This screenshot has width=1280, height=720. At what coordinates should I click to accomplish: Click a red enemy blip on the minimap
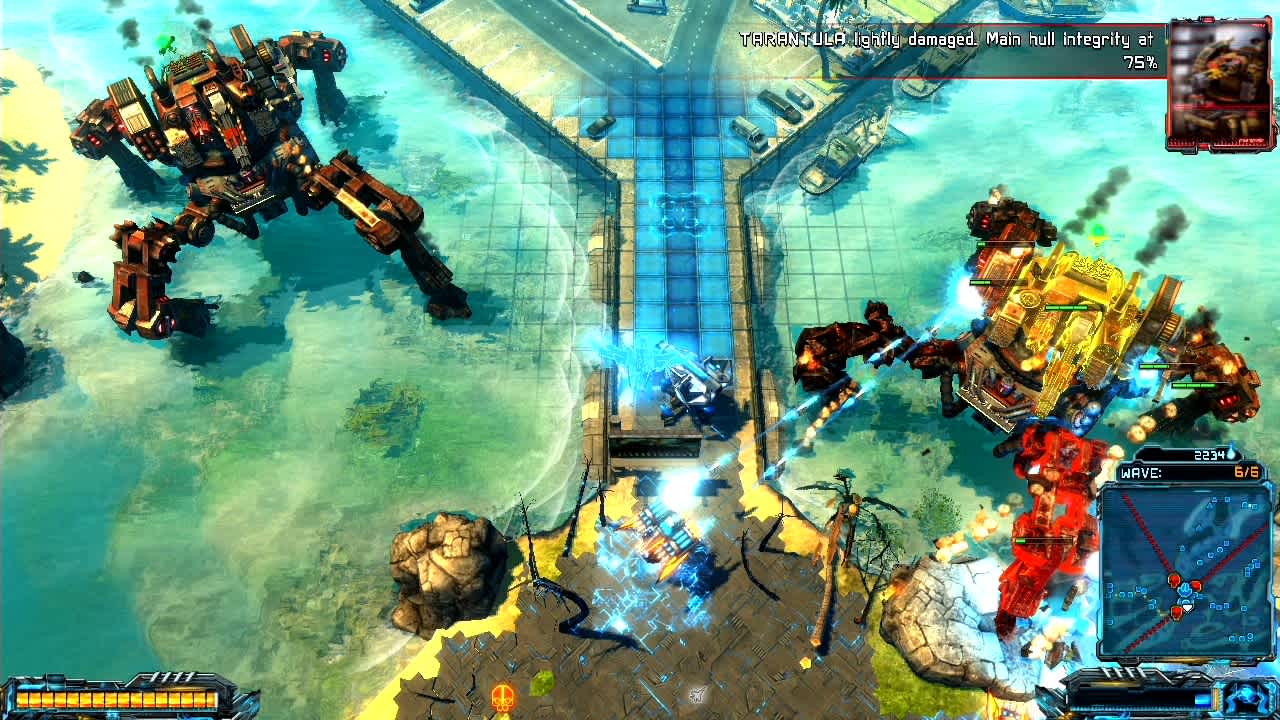[1173, 579]
